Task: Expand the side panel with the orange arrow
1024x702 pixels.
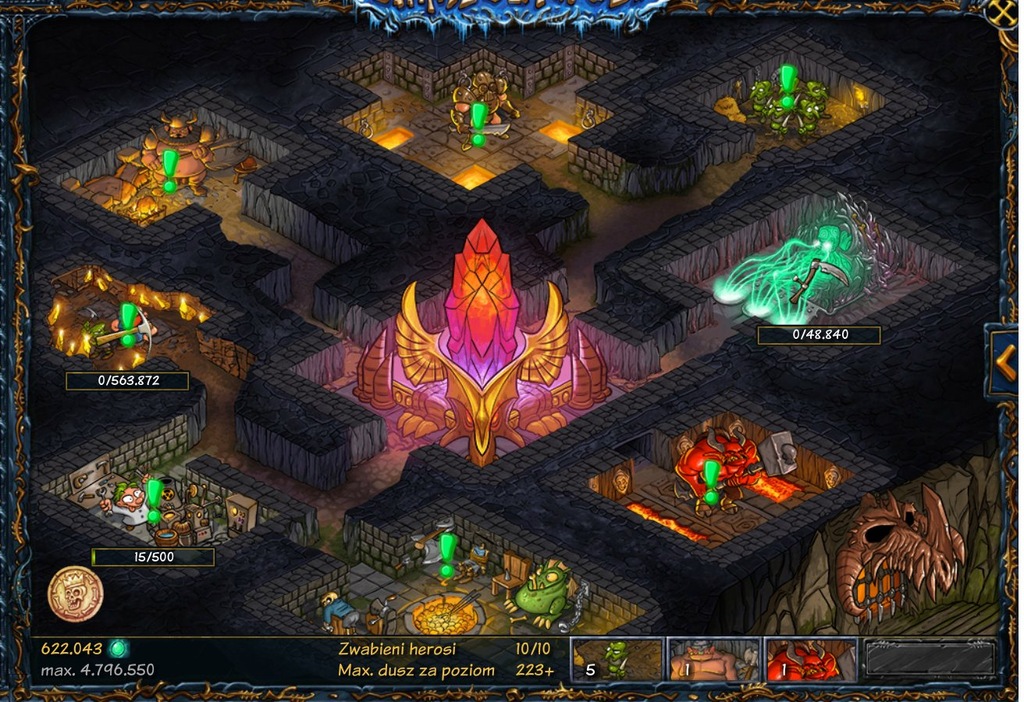Action: (x=1006, y=353)
